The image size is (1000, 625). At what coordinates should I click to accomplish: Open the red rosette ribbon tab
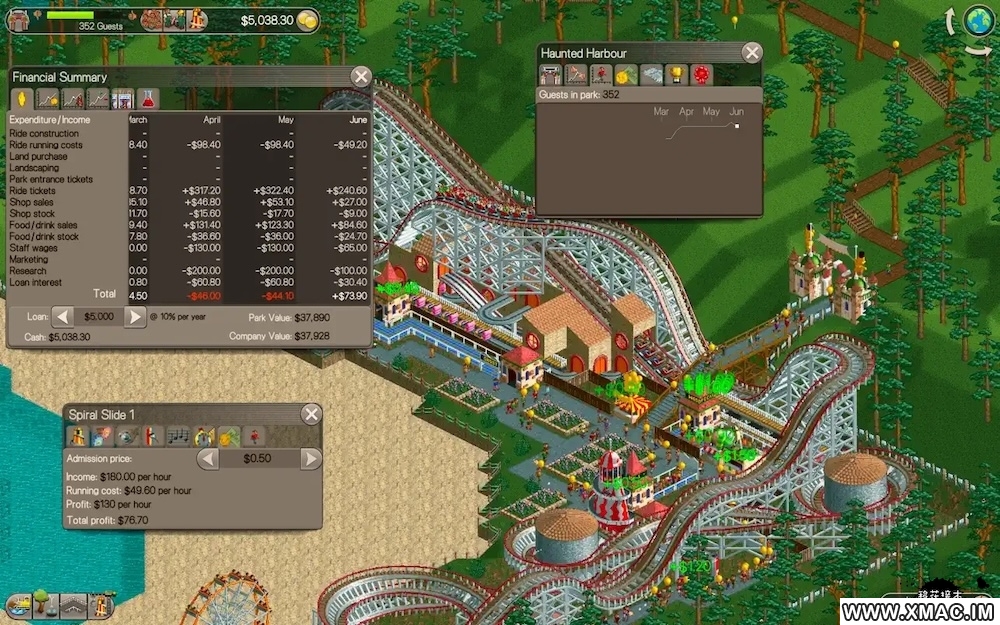tap(702, 74)
